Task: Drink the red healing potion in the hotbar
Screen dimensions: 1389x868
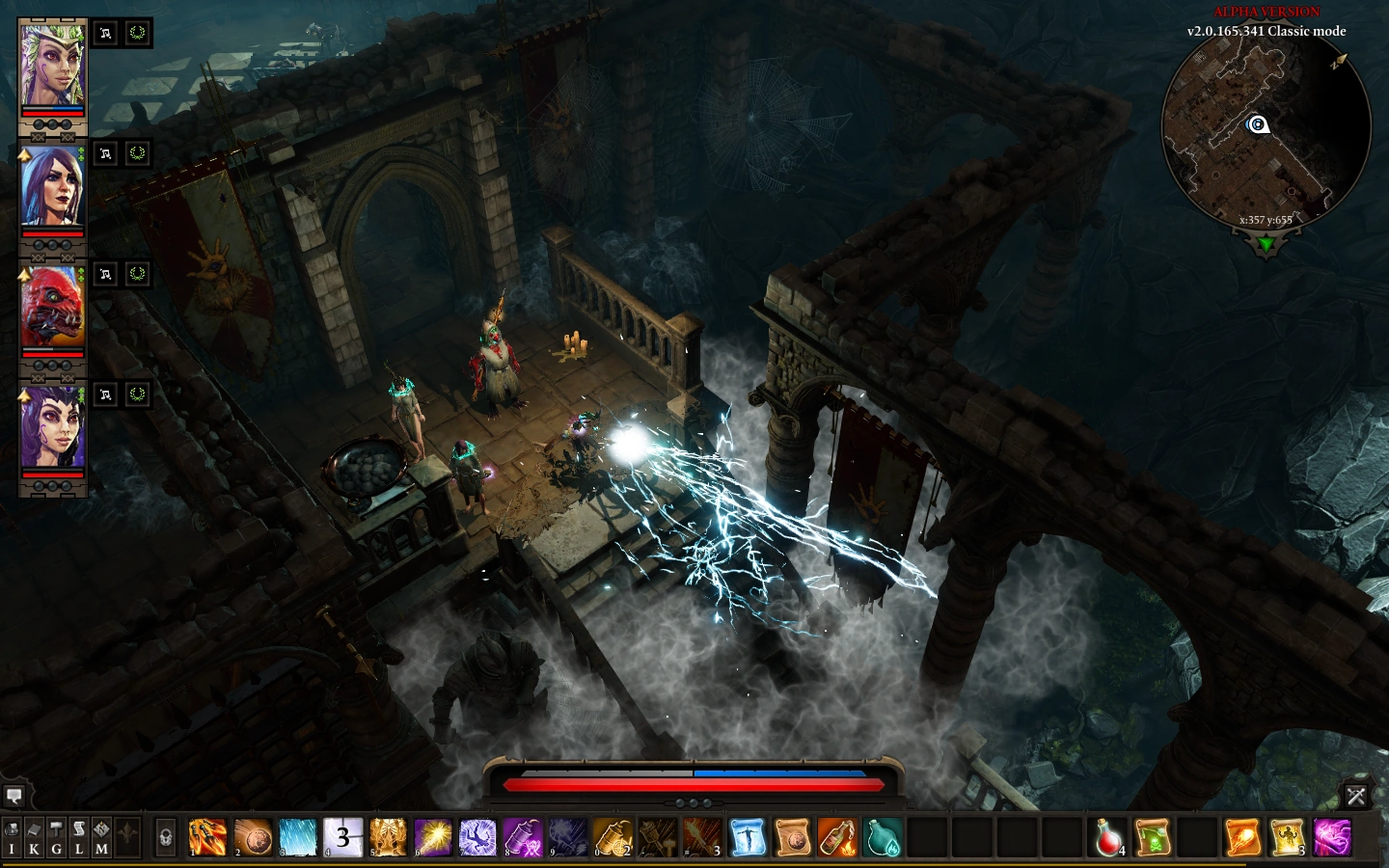Action: tap(1106, 838)
